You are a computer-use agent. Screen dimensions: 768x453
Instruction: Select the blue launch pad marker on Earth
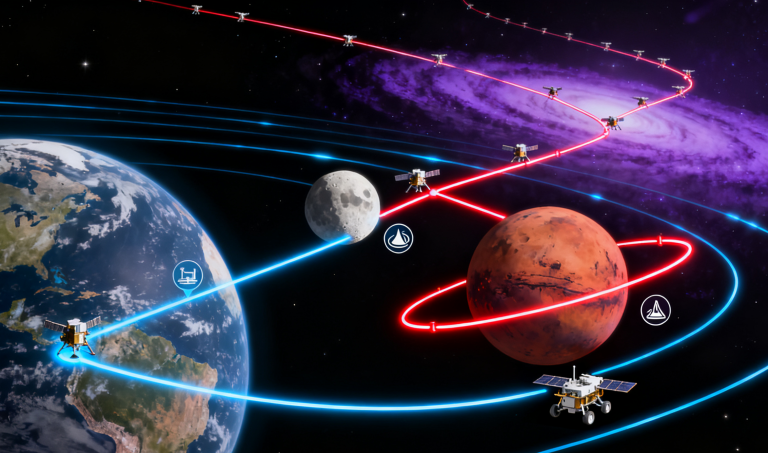pyautogui.click(x=187, y=274)
